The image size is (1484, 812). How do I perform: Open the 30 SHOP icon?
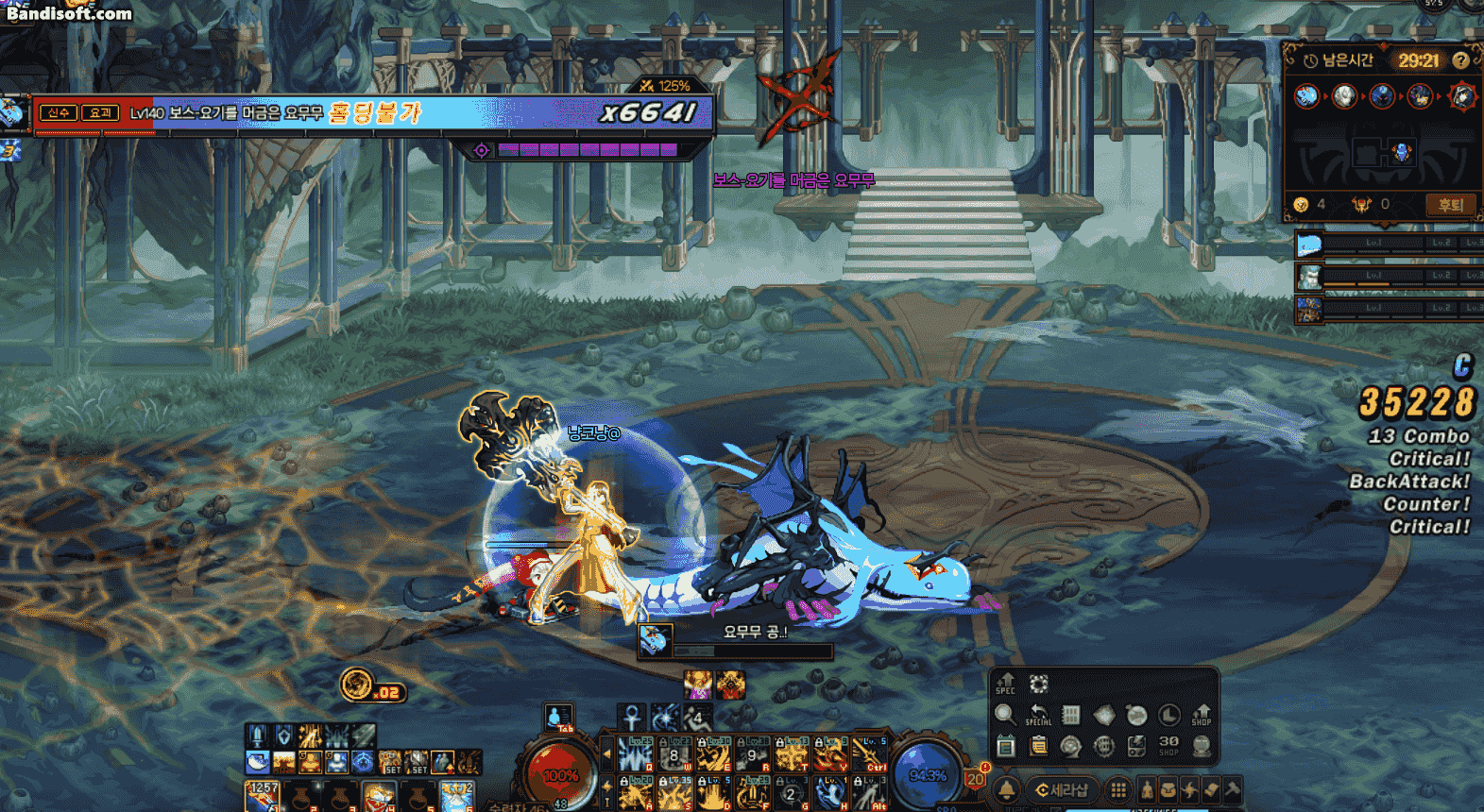tap(1168, 746)
